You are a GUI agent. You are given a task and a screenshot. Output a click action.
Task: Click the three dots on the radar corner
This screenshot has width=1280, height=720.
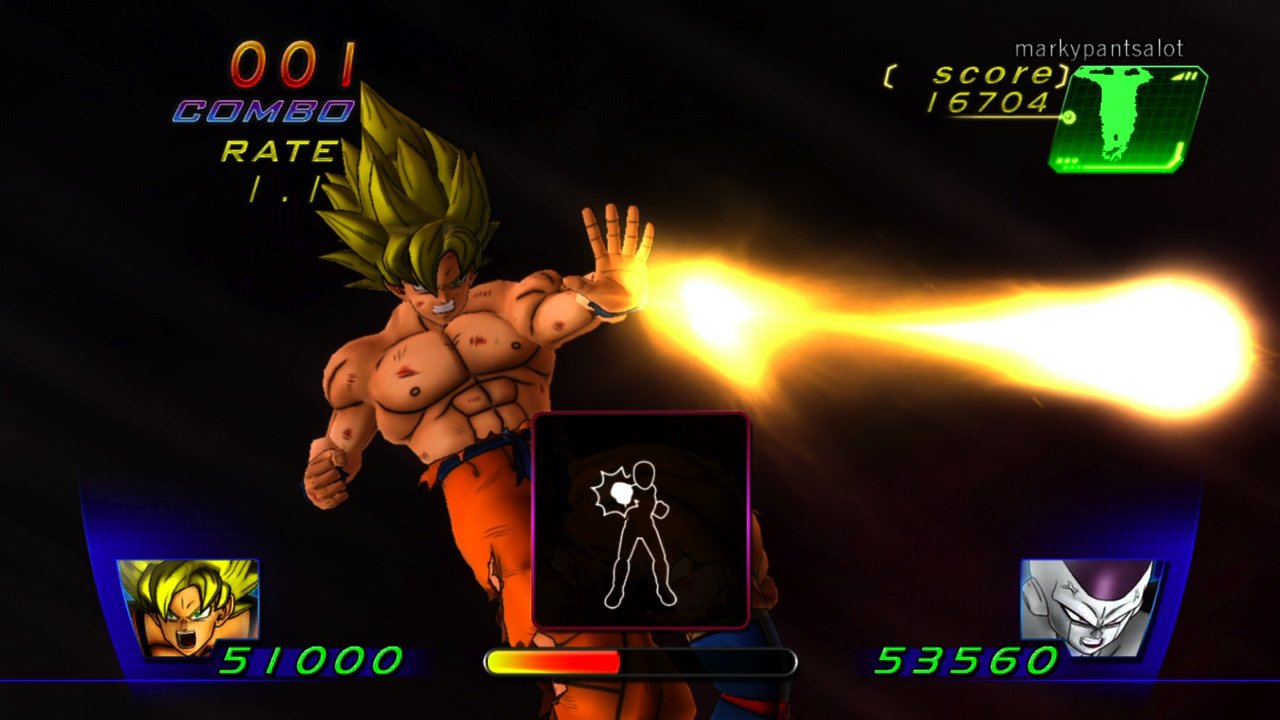pos(1066,161)
